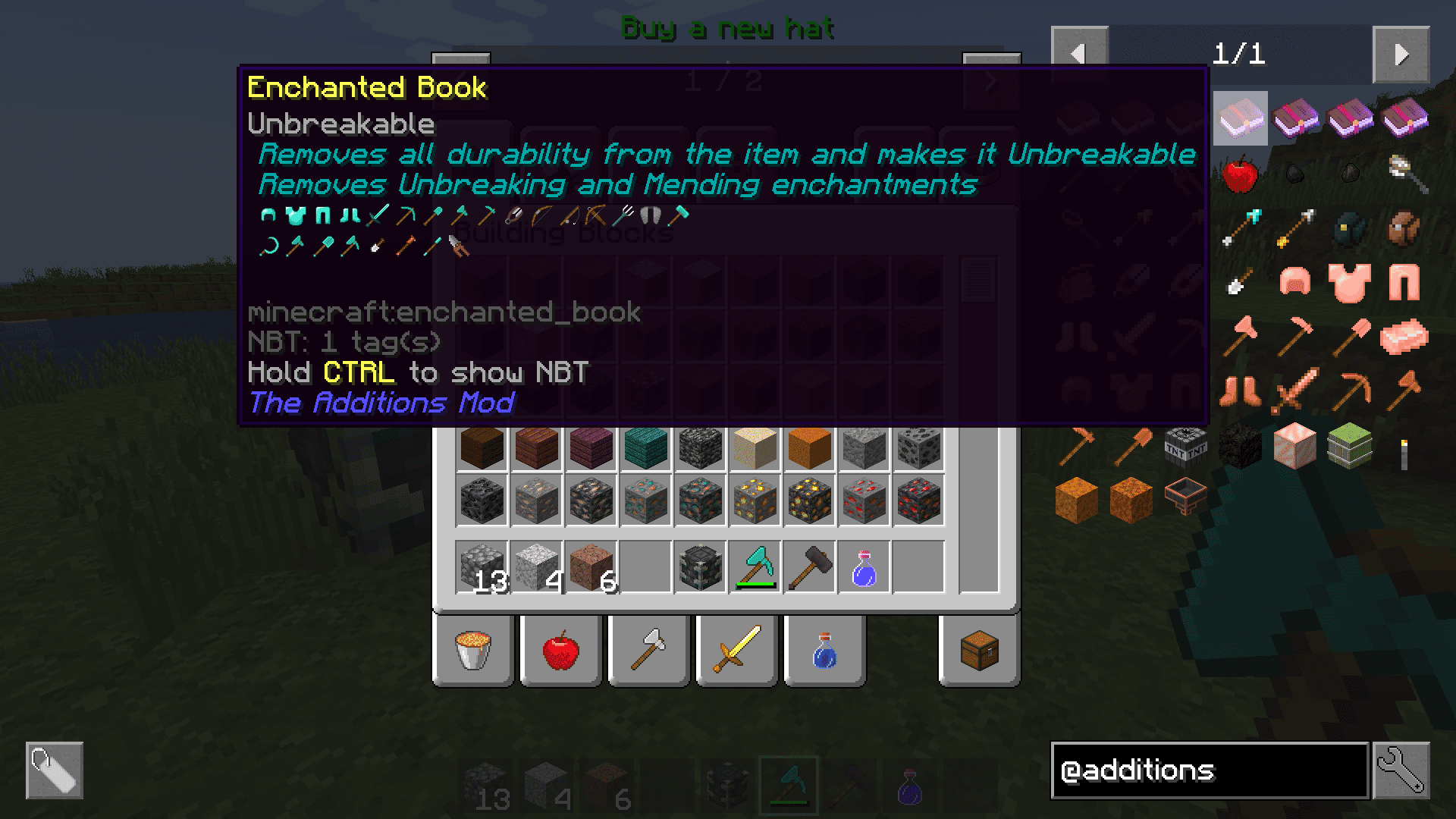This screenshot has height=819, width=1456.
Task: Open the axe tools tab
Action: point(649,651)
